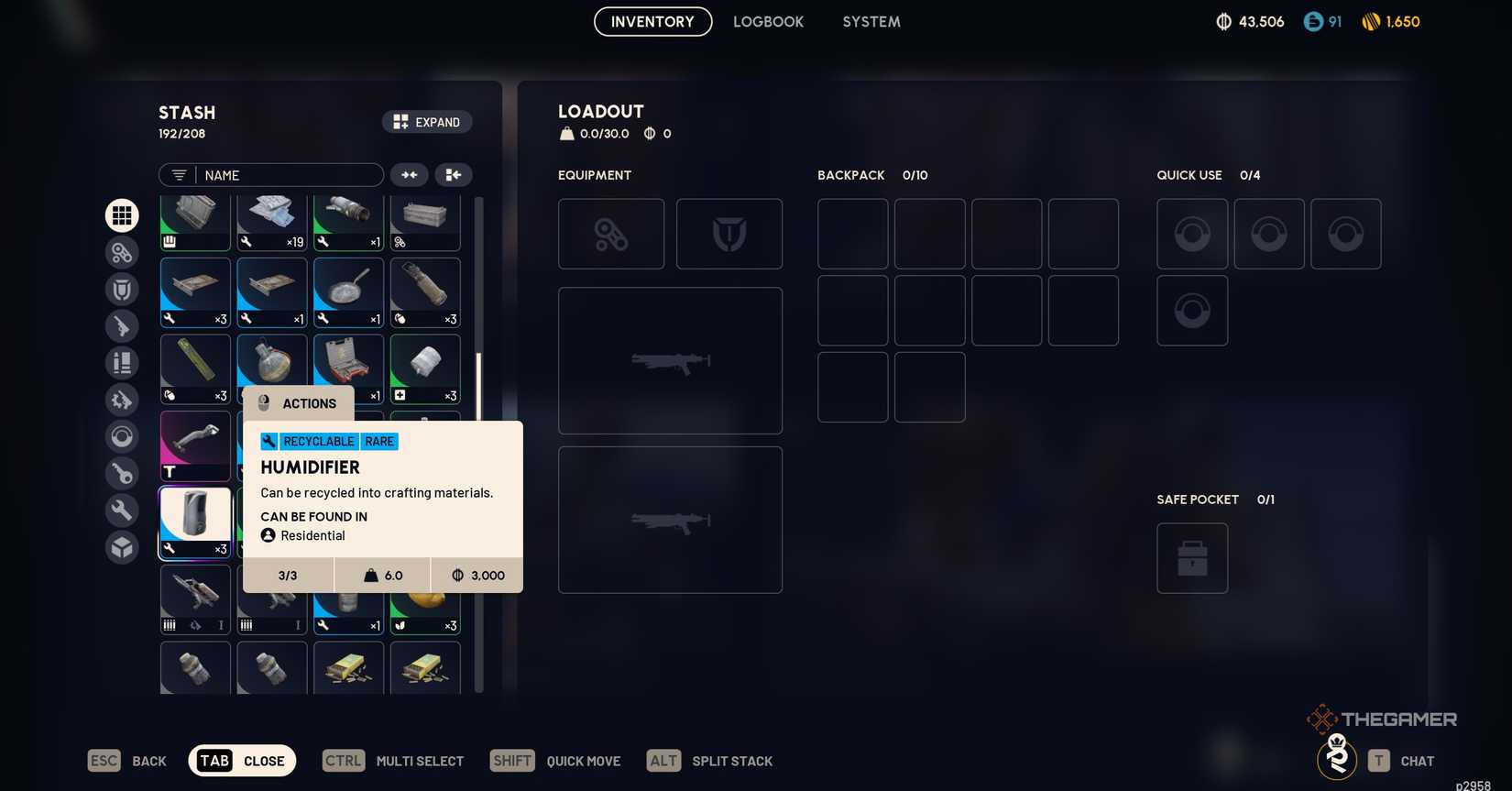Open the key items filter in the sidebar
This screenshot has width=1512, height=791.
(122, 473)
